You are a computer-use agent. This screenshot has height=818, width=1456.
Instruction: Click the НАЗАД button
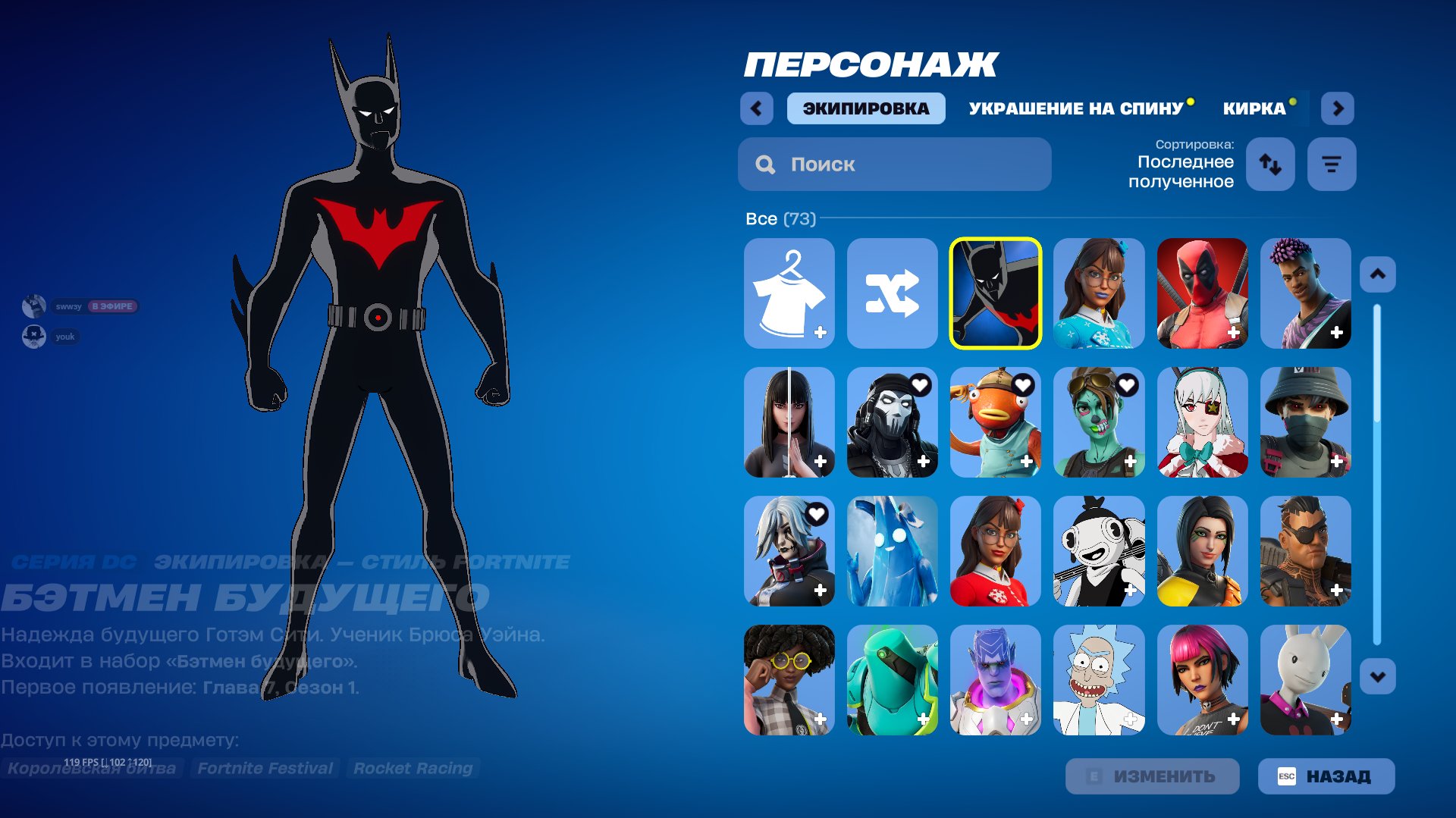pyautogui.click(x=1324, y=776)
